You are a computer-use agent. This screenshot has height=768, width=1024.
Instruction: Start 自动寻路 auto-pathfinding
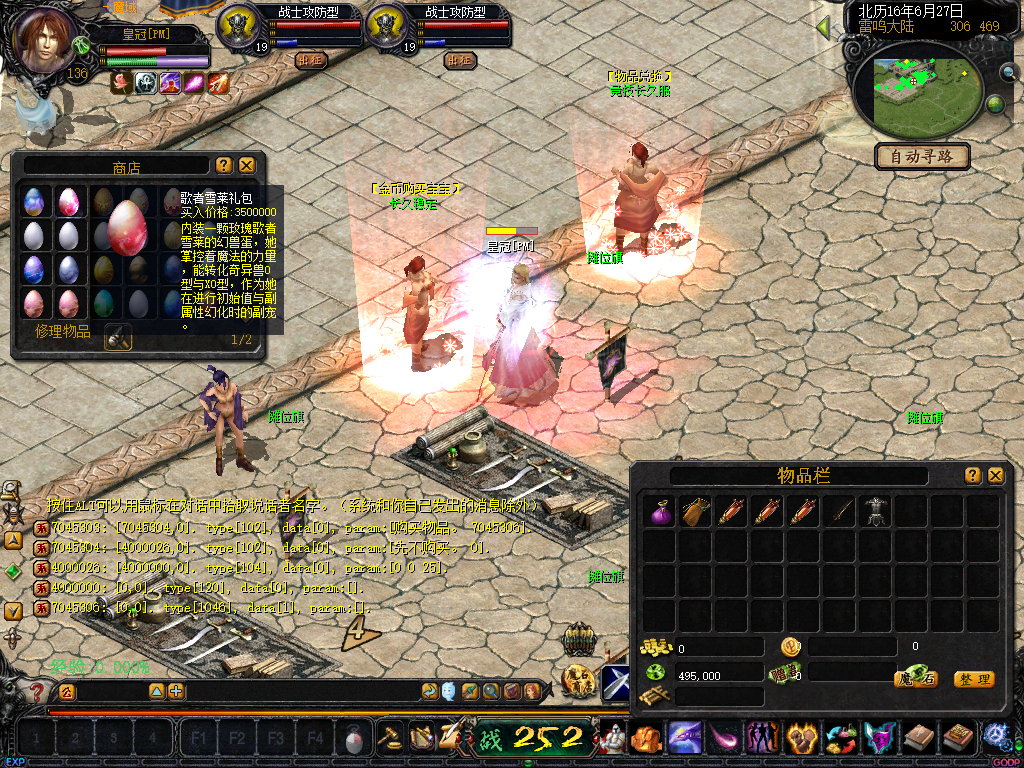(922, 156)
